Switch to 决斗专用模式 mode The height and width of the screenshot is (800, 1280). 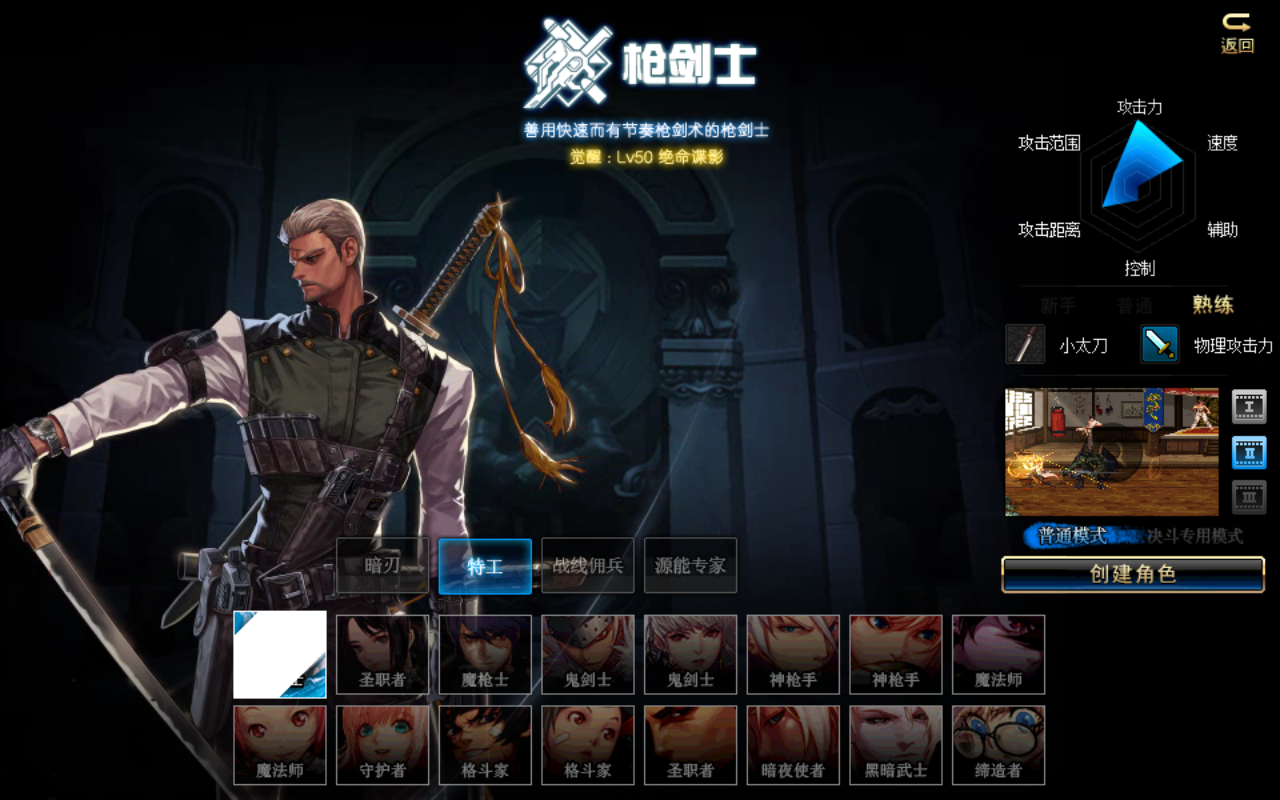point(1196,536)
